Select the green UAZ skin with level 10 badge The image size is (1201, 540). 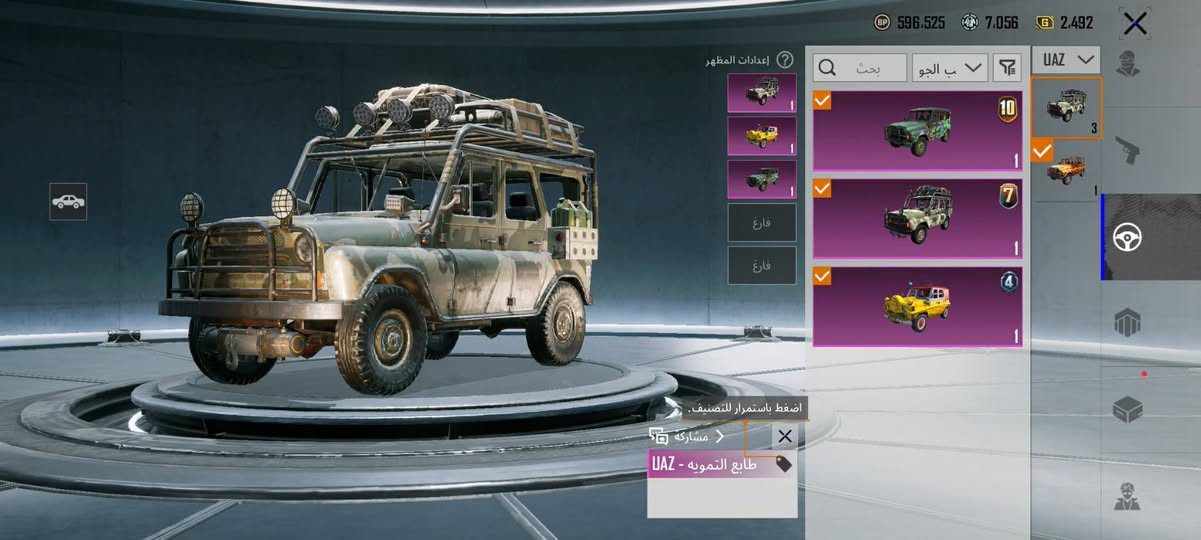pyautogui.click(x=917, y=130)
